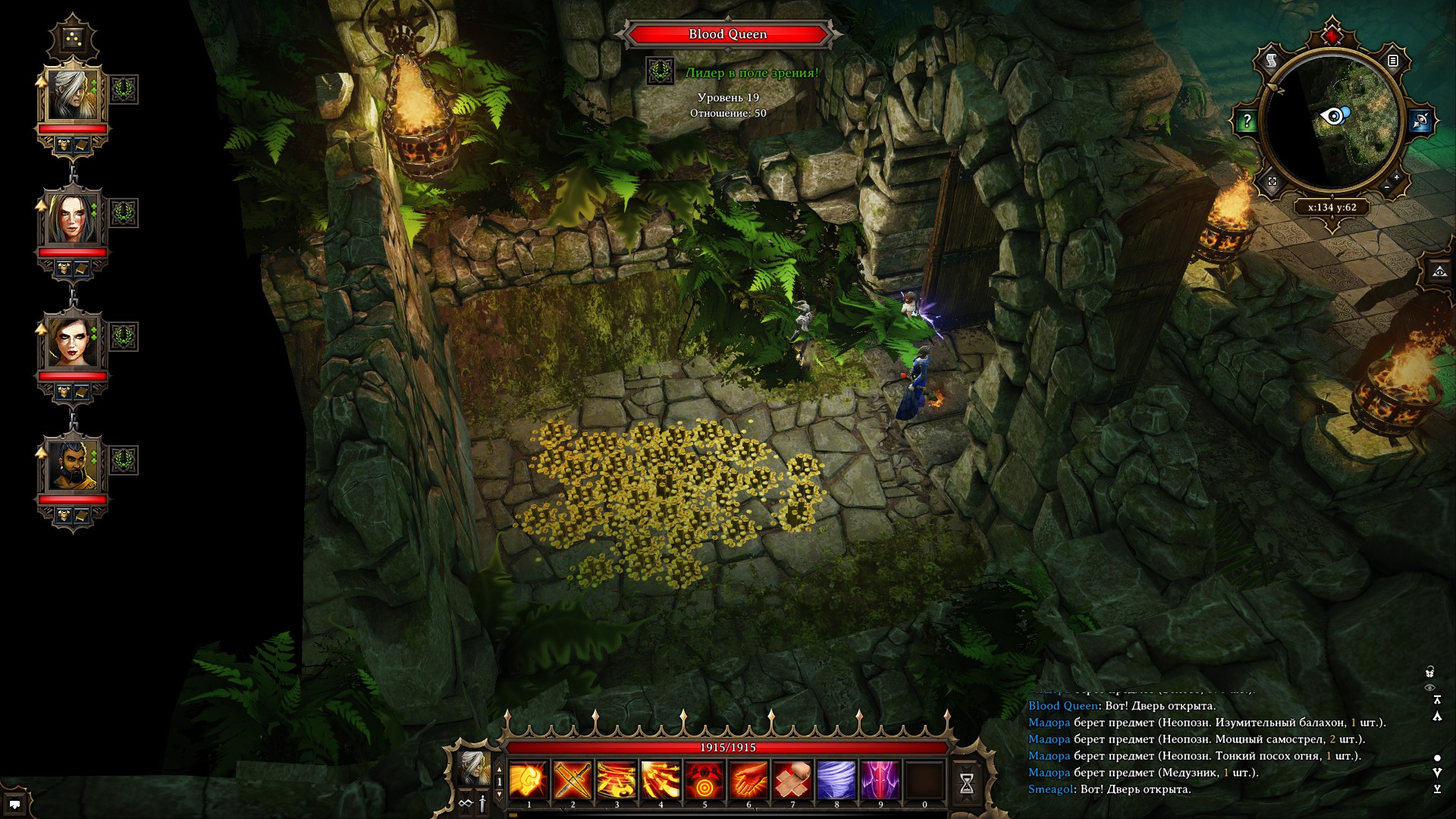The image size is (1456, 819).
Task: Use the crossed swords skill in slot 2
Action: pyautogui.click(x=573, y=780)
